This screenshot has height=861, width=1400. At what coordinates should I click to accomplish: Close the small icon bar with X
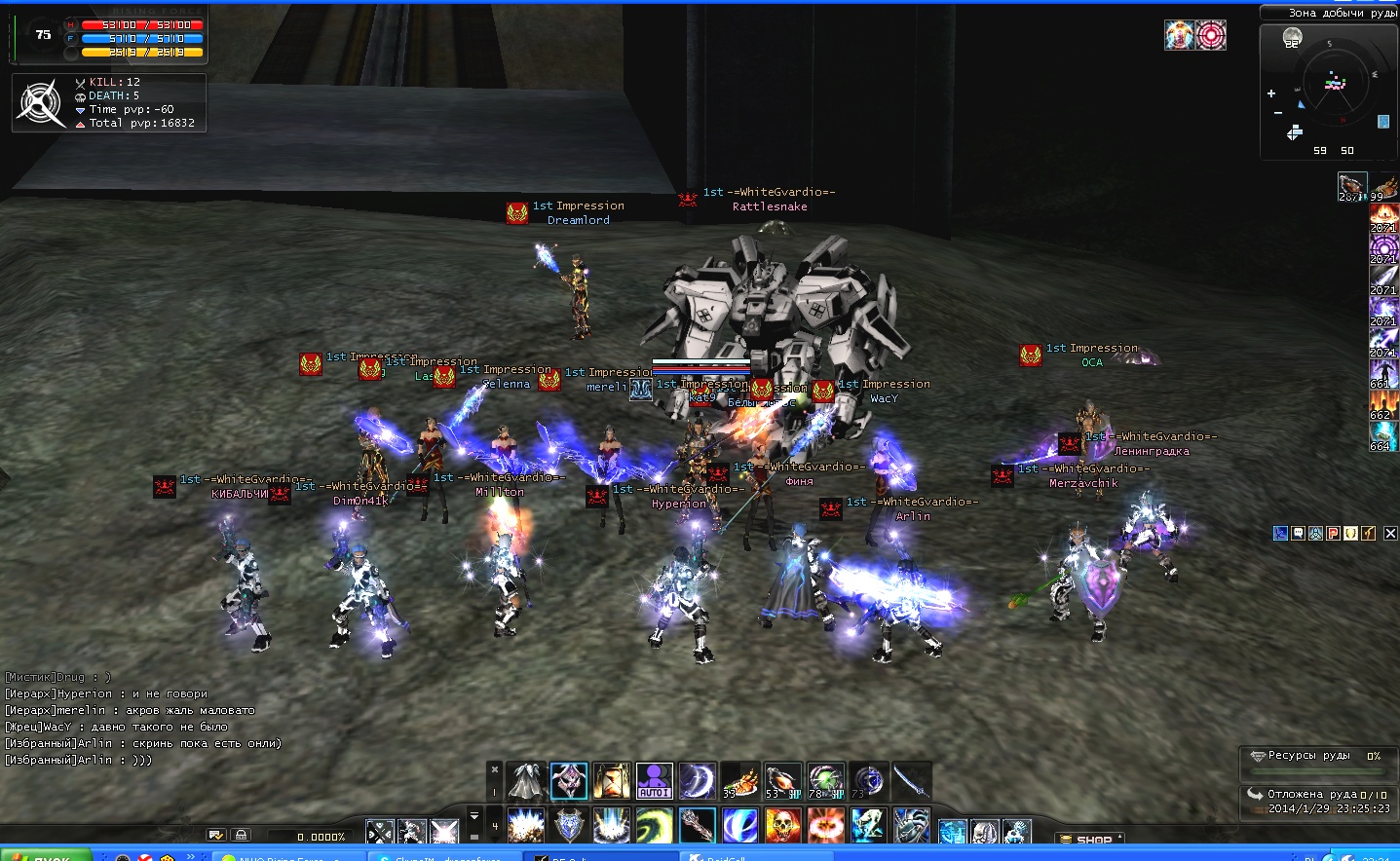point(1390,533)
